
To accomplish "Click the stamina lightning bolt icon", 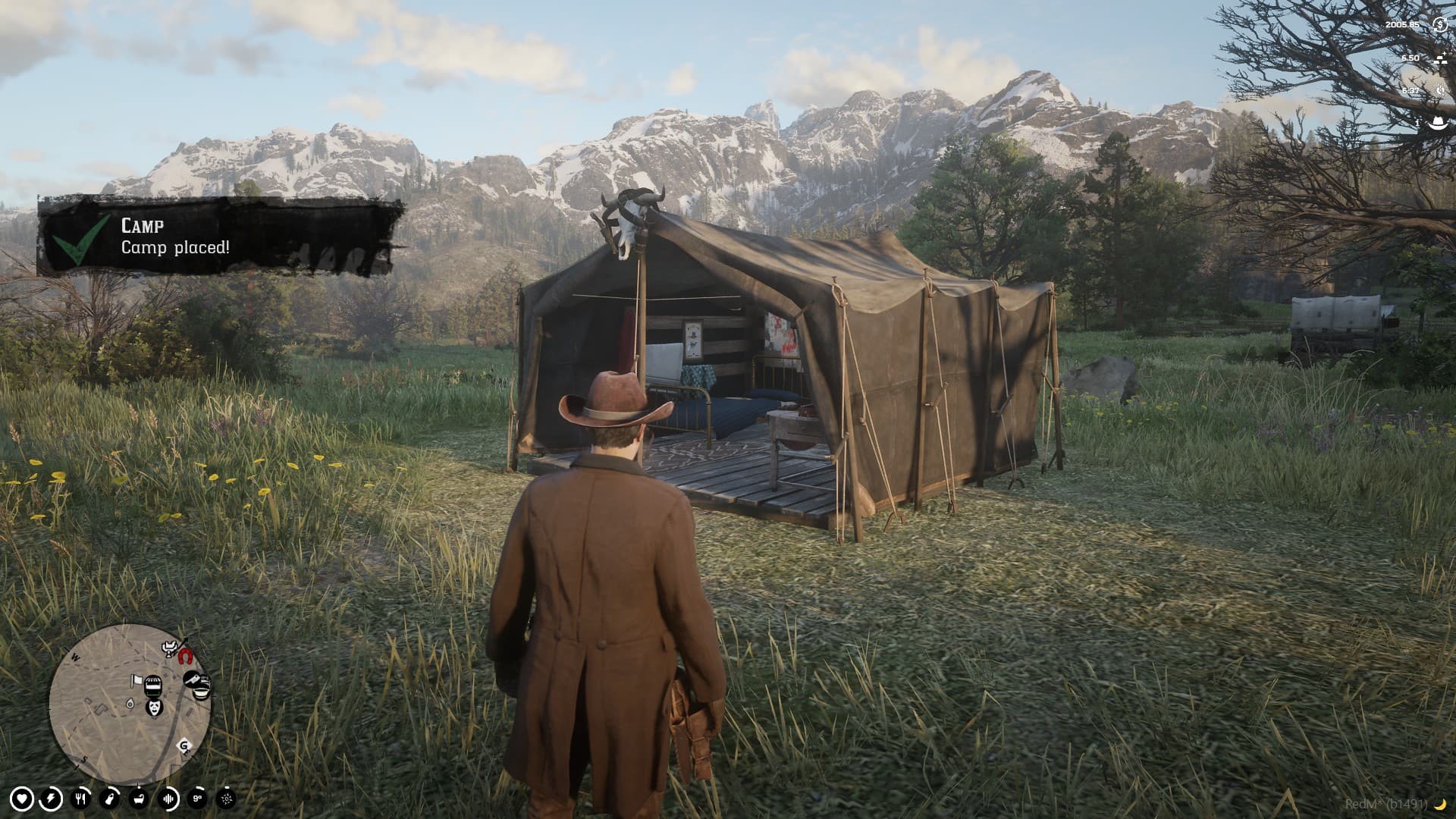I will pyautogui.click(x=52, y=799).
